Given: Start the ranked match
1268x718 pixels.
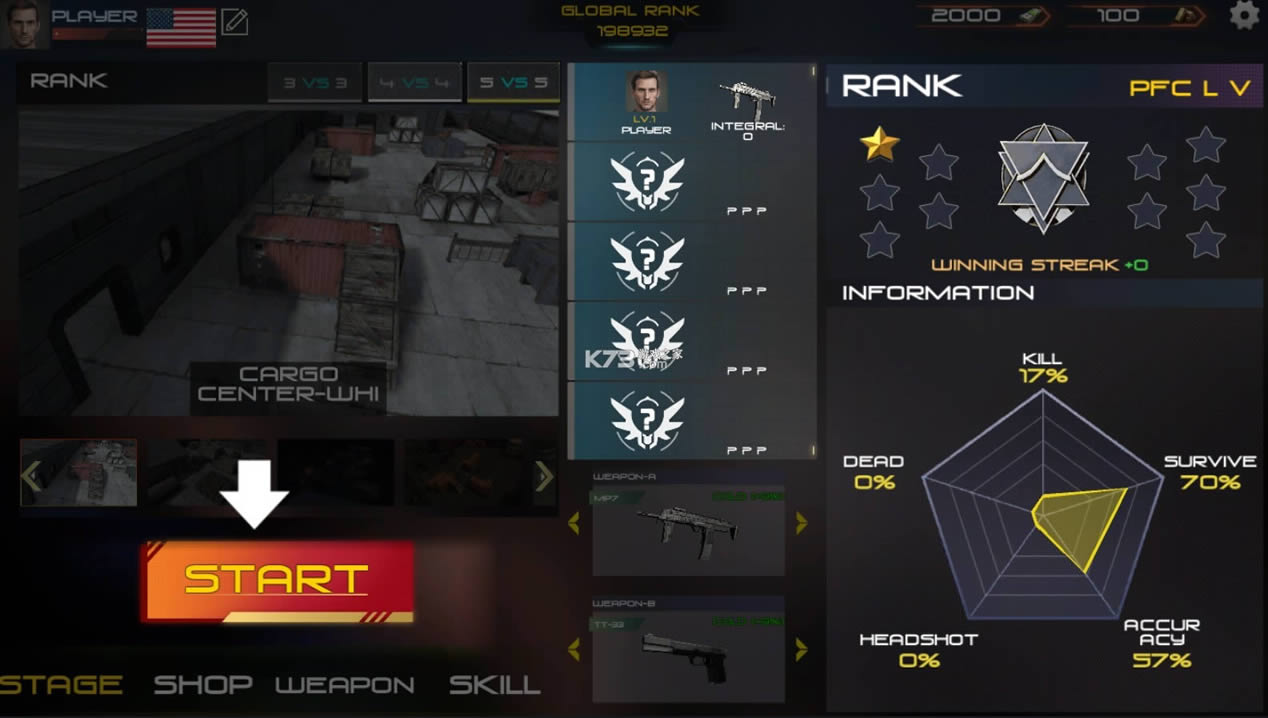Looking at the screenshot, I should (x=278, y=581).
